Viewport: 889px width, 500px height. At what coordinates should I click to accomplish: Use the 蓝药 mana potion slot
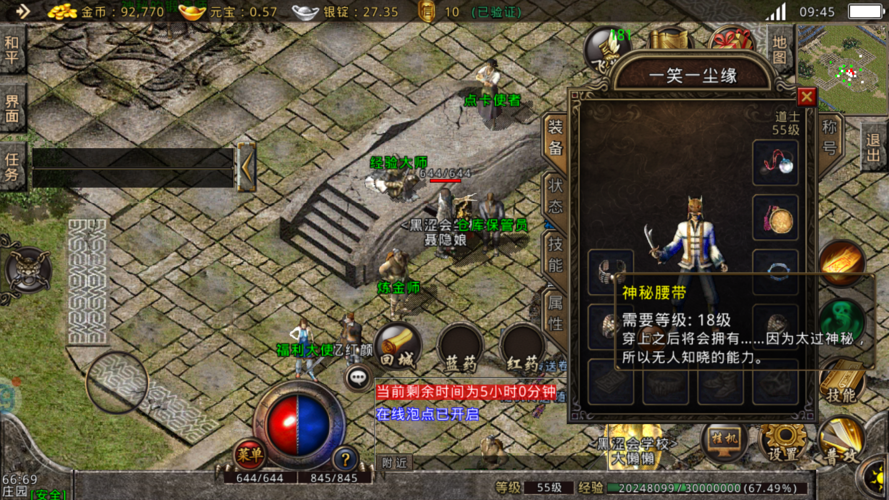point(460,347)
